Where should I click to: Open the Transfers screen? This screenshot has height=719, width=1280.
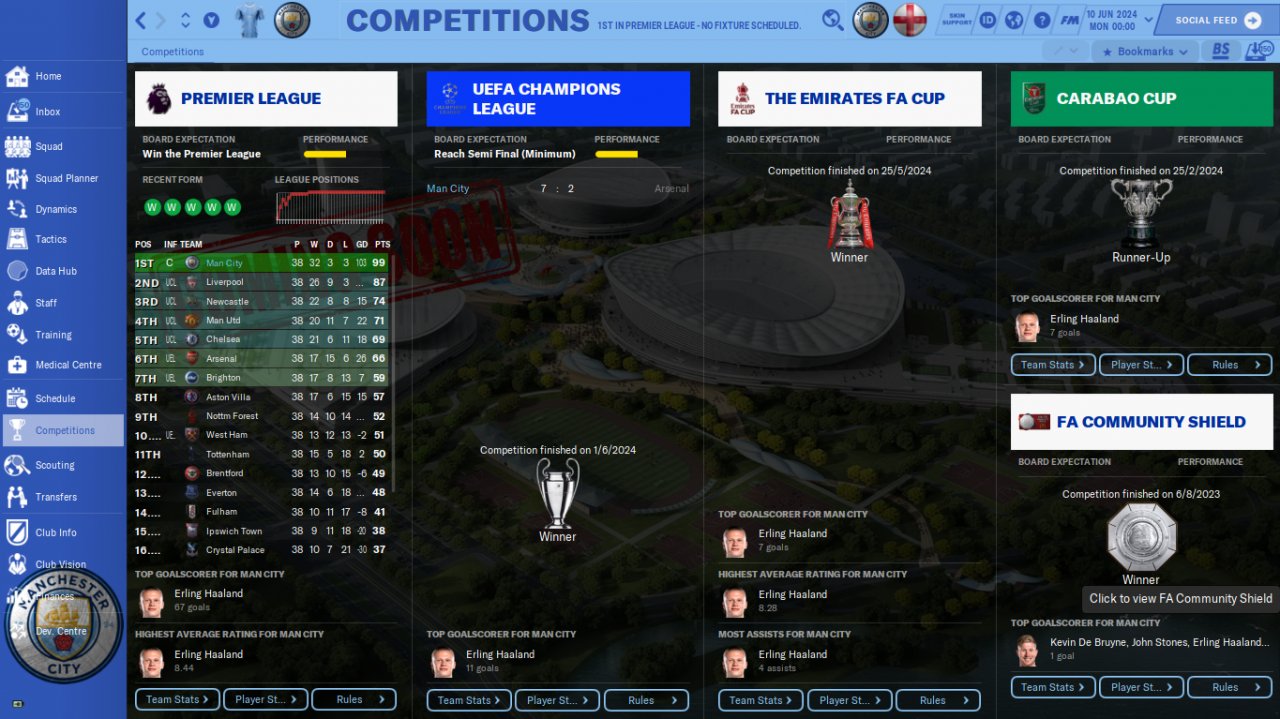(x=55, y=497)
